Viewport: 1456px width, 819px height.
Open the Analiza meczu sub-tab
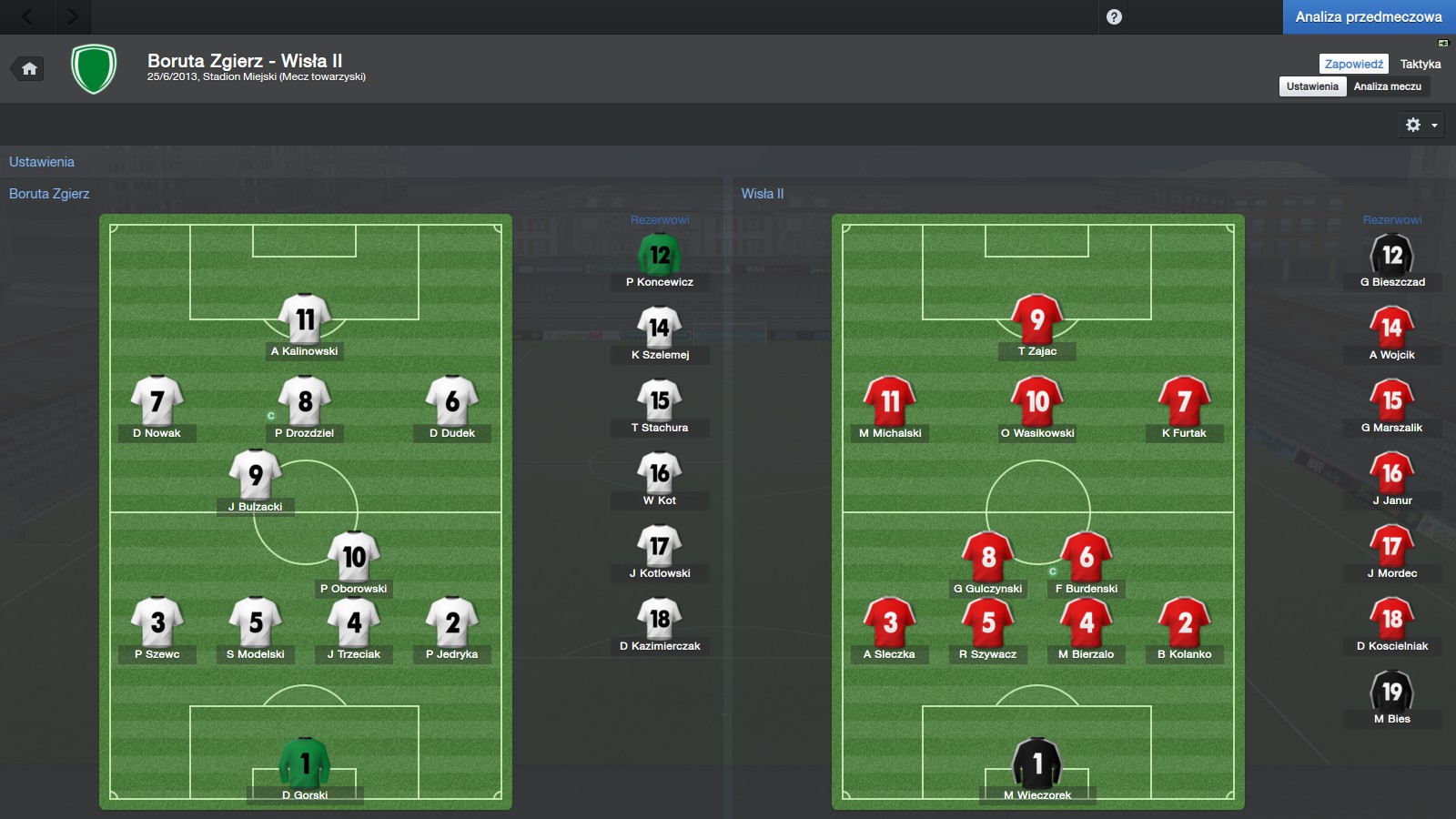1387,86
